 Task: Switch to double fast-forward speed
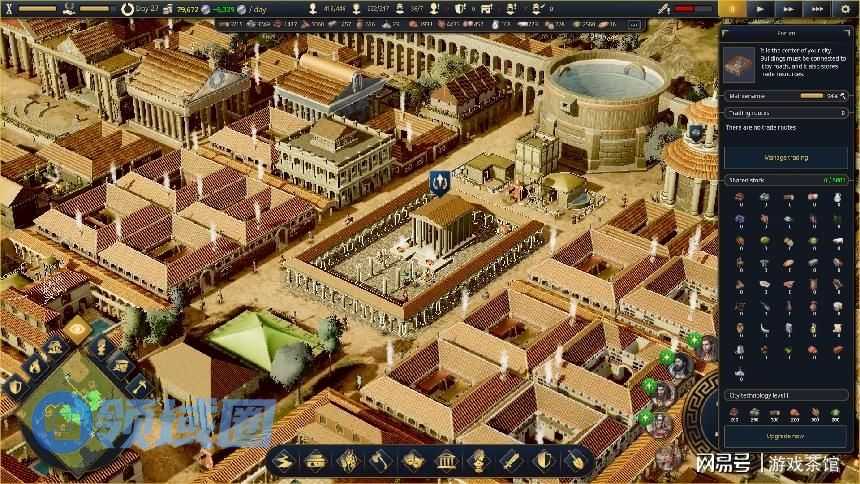point(787,8)
